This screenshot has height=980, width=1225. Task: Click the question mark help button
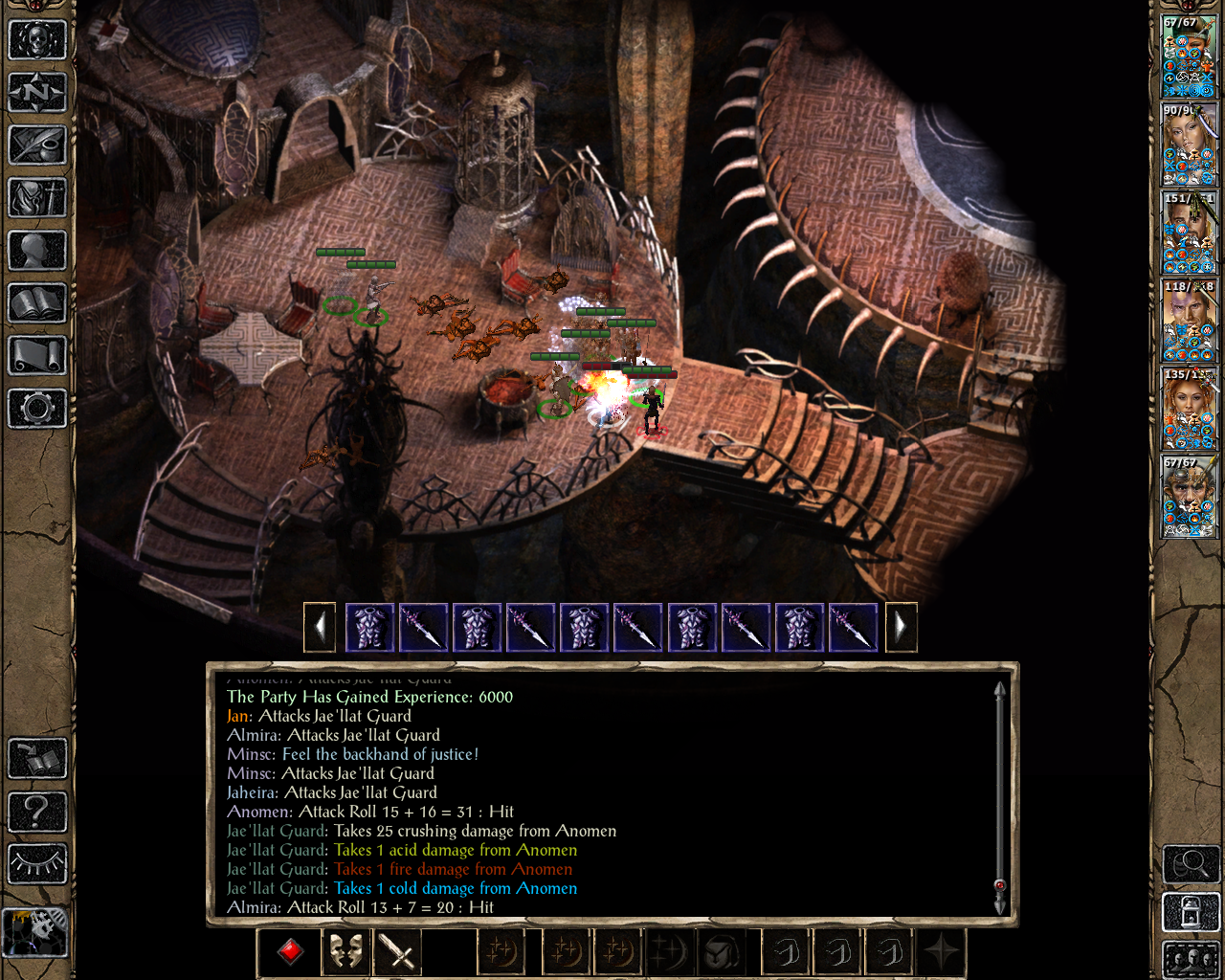coord(37,812)
